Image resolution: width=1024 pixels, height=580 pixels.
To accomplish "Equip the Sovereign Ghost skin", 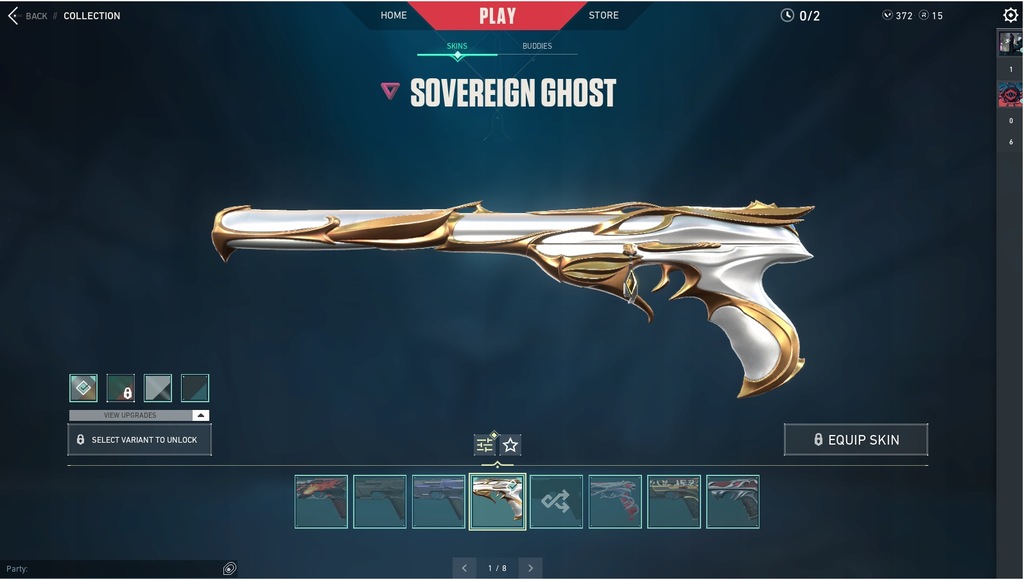I will pyautogui.click(x=856, y=440).
